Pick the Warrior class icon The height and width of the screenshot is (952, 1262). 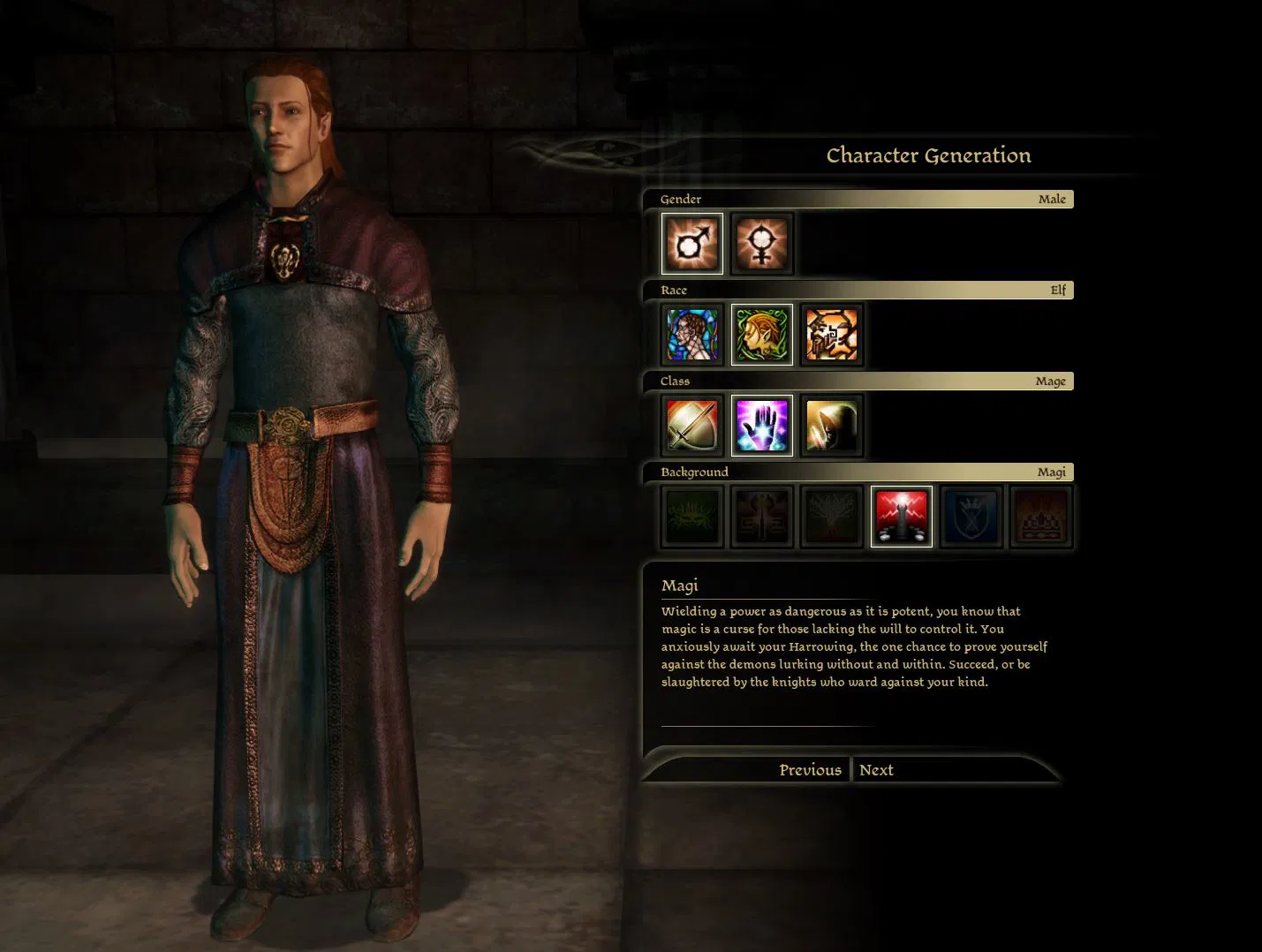pos(691,426)
